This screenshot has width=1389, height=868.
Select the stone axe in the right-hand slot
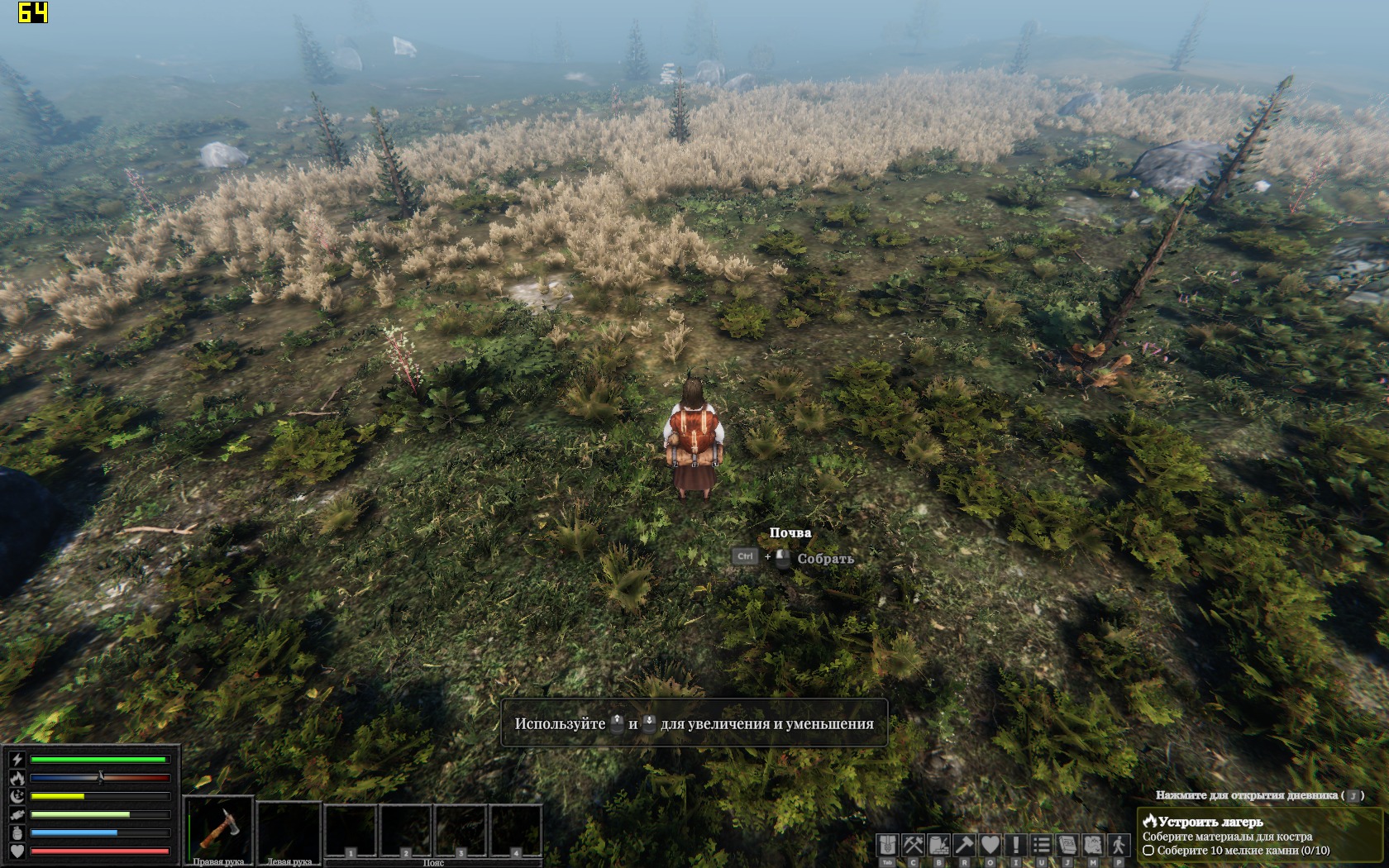pos(218,829)
